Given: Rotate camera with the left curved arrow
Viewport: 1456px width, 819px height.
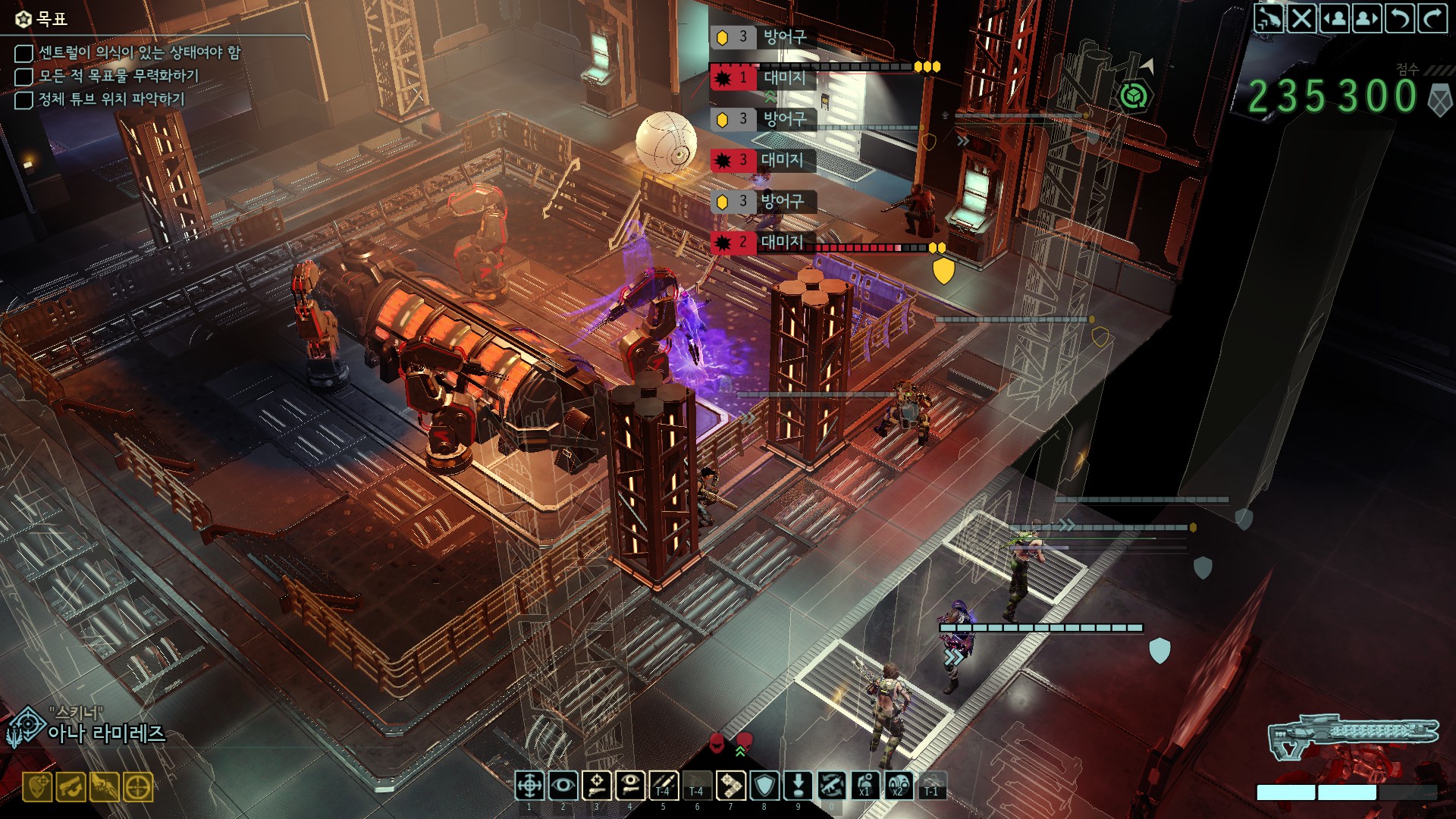Looking at the screenshot, I should pos(1400,18).
